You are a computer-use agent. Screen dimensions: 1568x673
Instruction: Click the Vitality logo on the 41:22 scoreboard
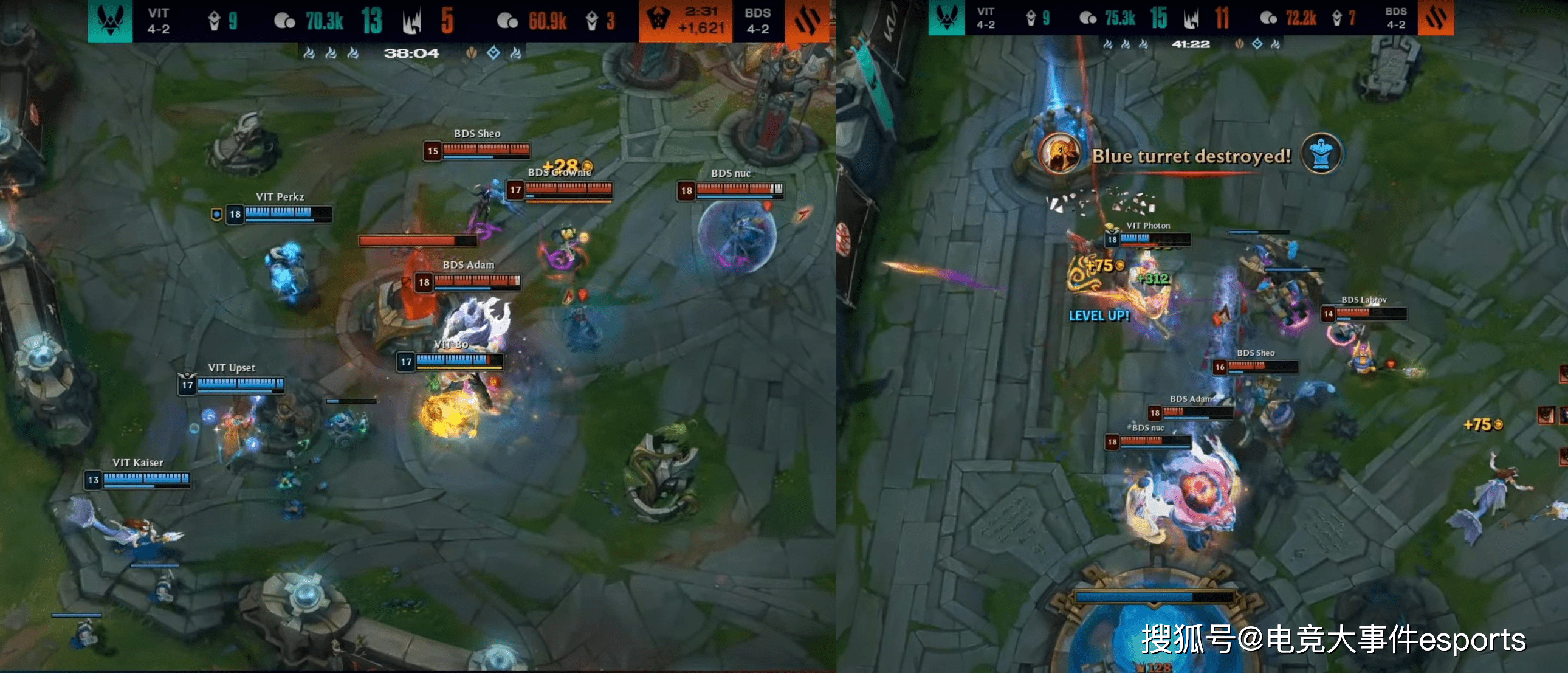pos(946,18)
